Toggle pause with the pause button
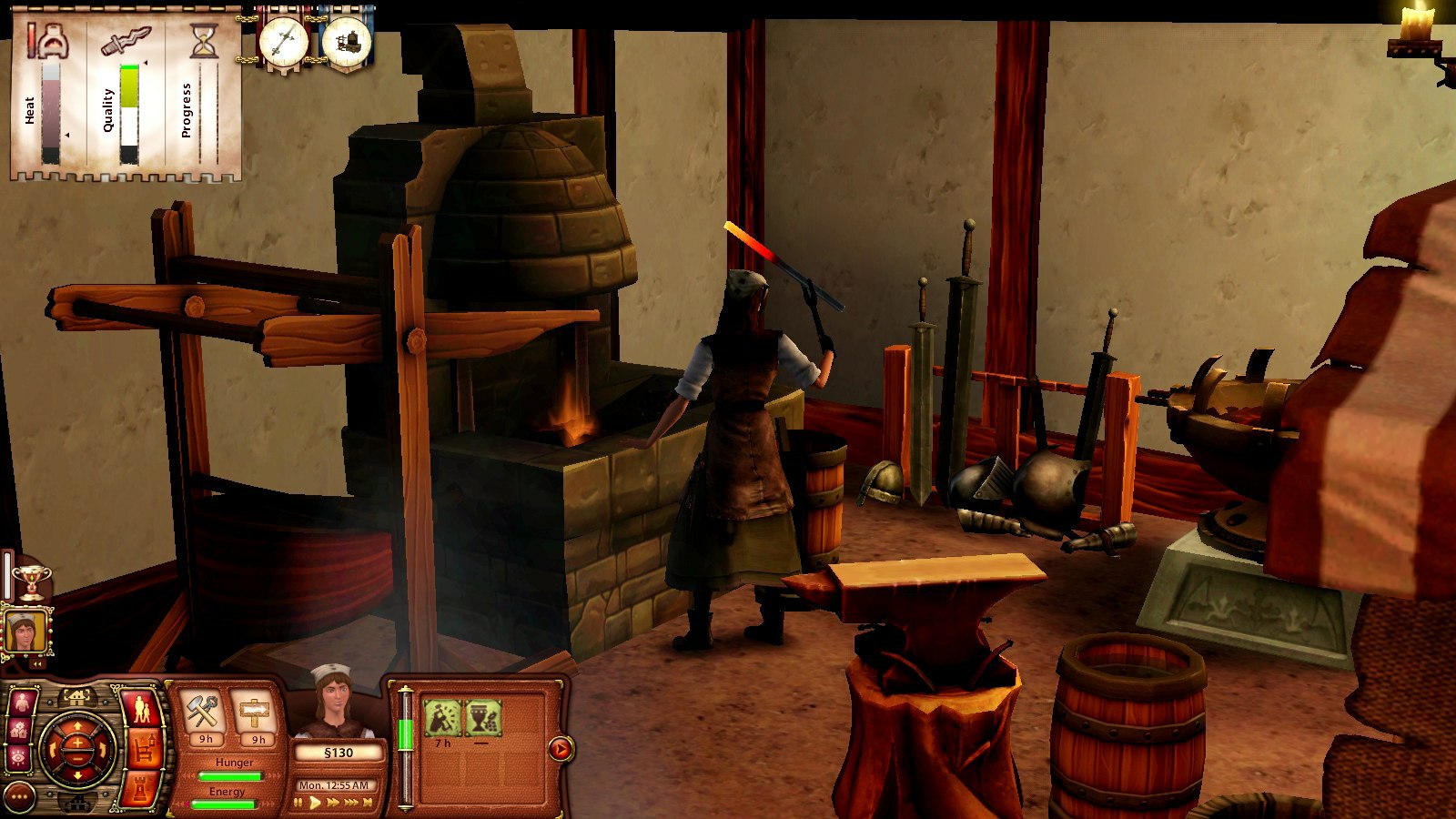The image size is (1456, 819). [298, 801]
